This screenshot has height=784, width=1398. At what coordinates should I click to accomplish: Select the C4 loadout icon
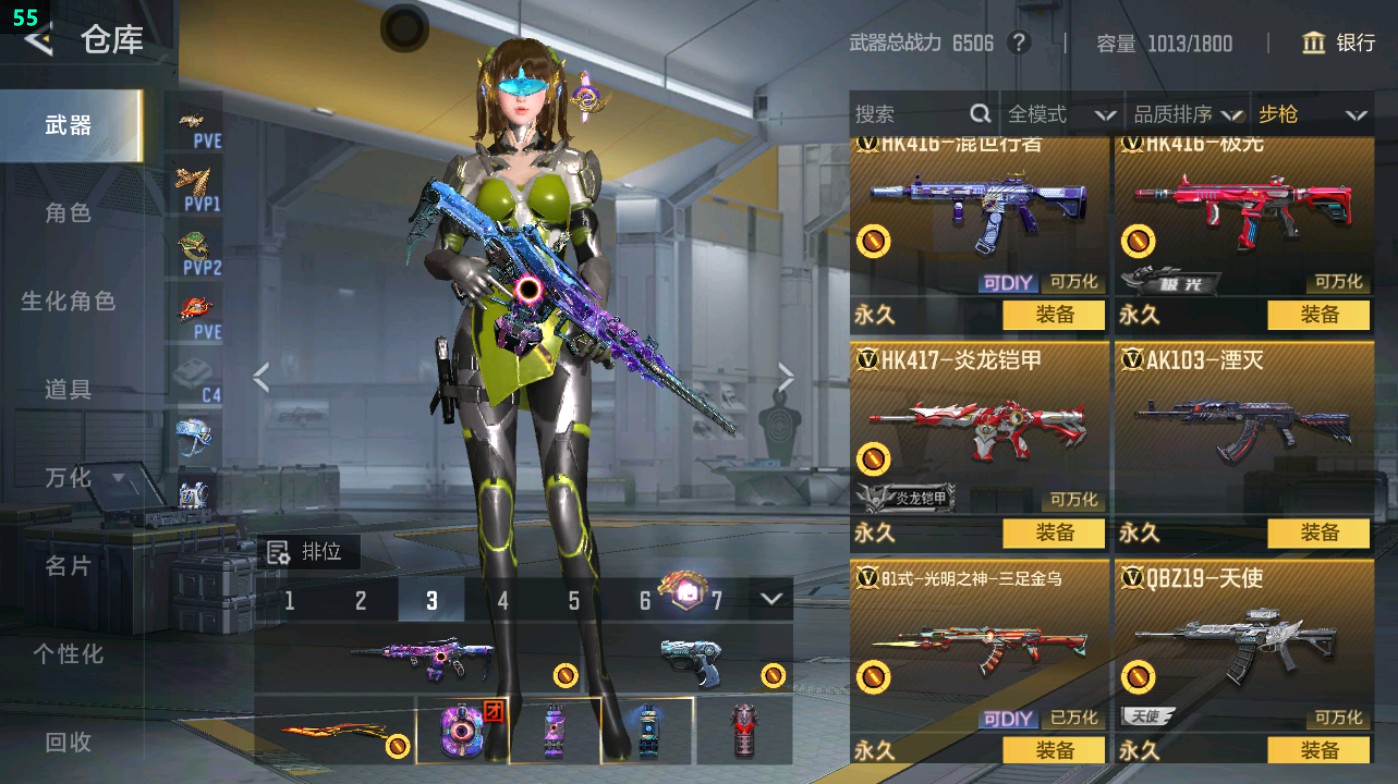[198, 380]
